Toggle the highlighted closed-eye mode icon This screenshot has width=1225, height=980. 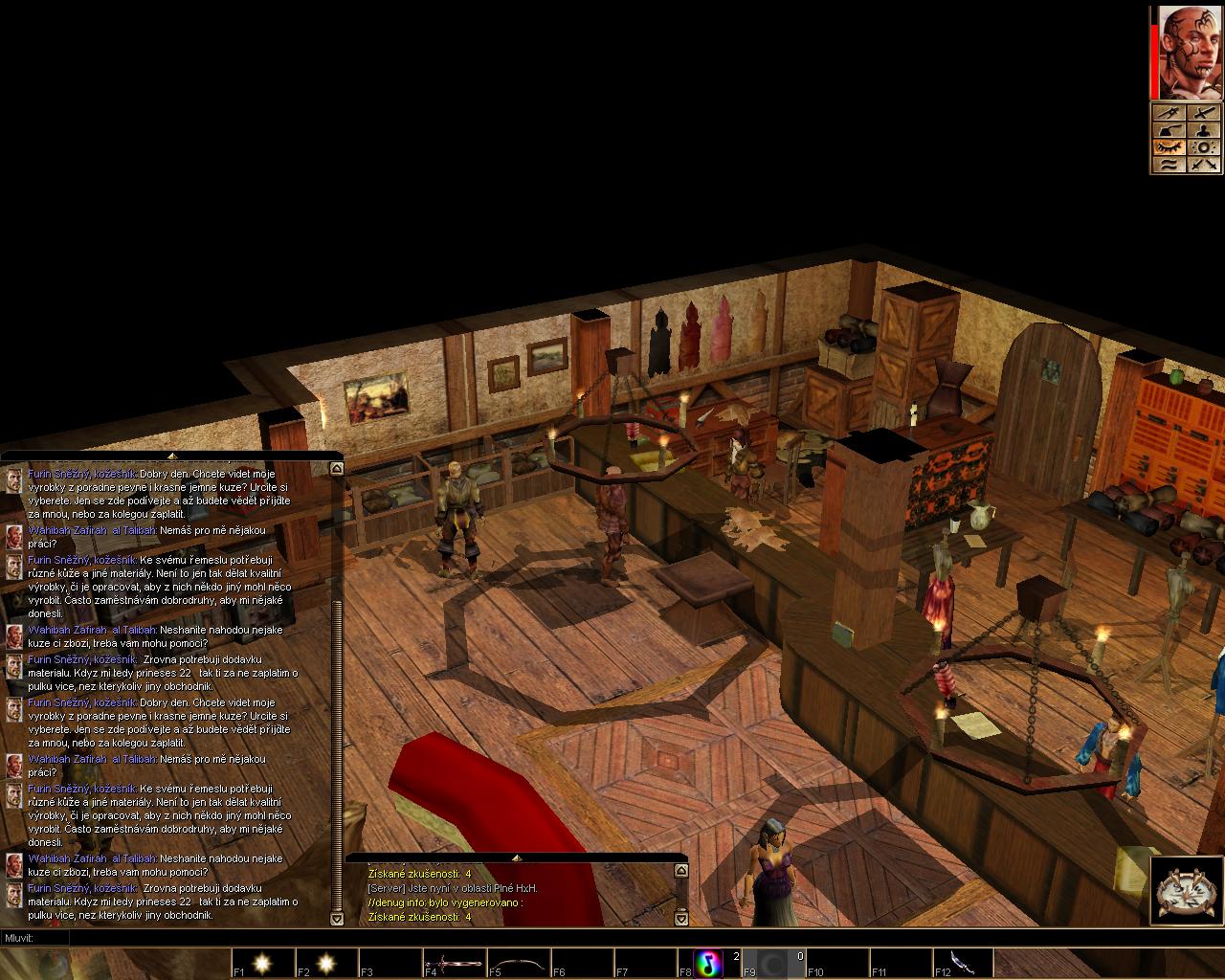point(1169,147)
